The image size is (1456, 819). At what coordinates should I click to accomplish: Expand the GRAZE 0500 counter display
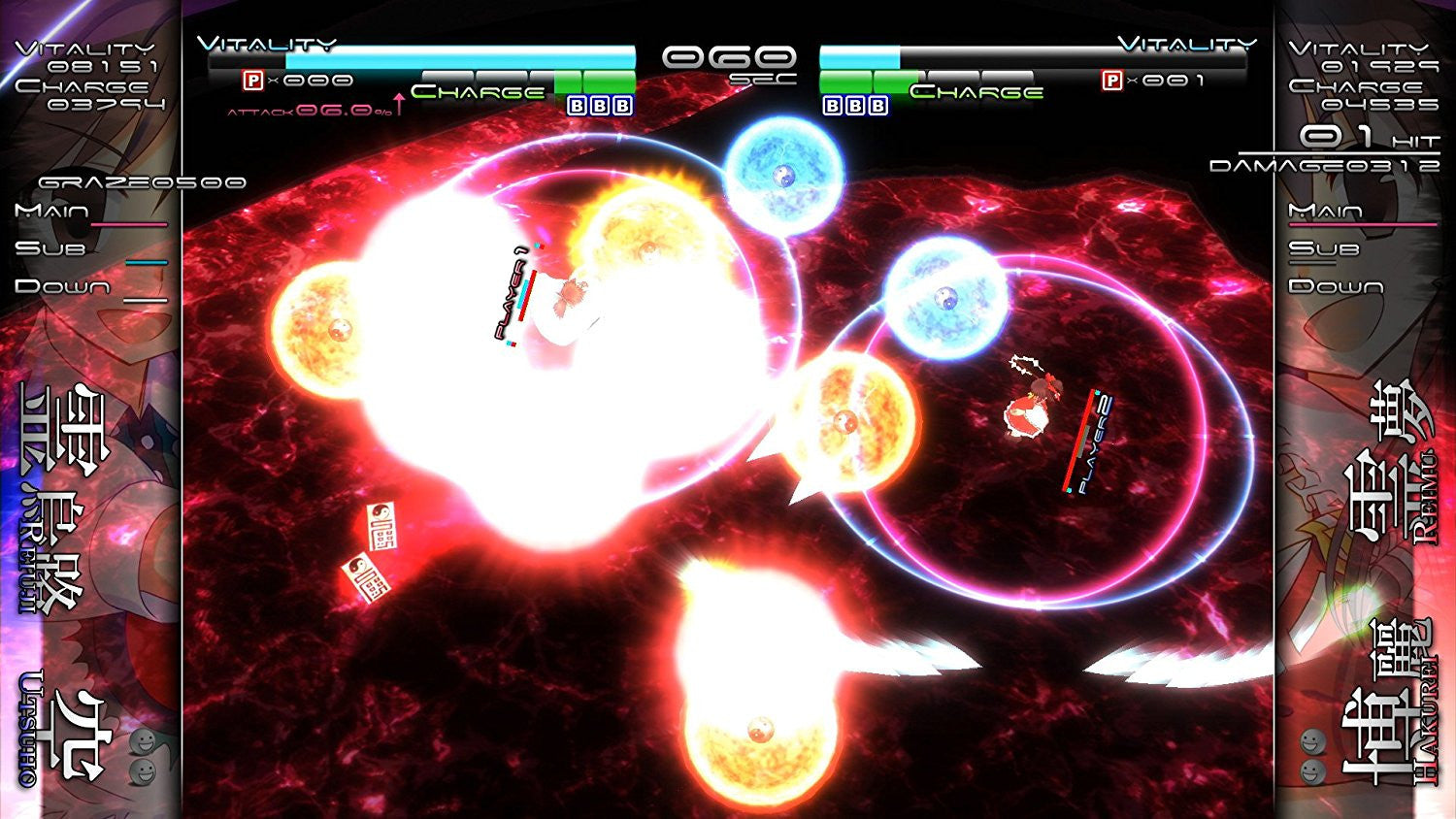coord(141,180)
